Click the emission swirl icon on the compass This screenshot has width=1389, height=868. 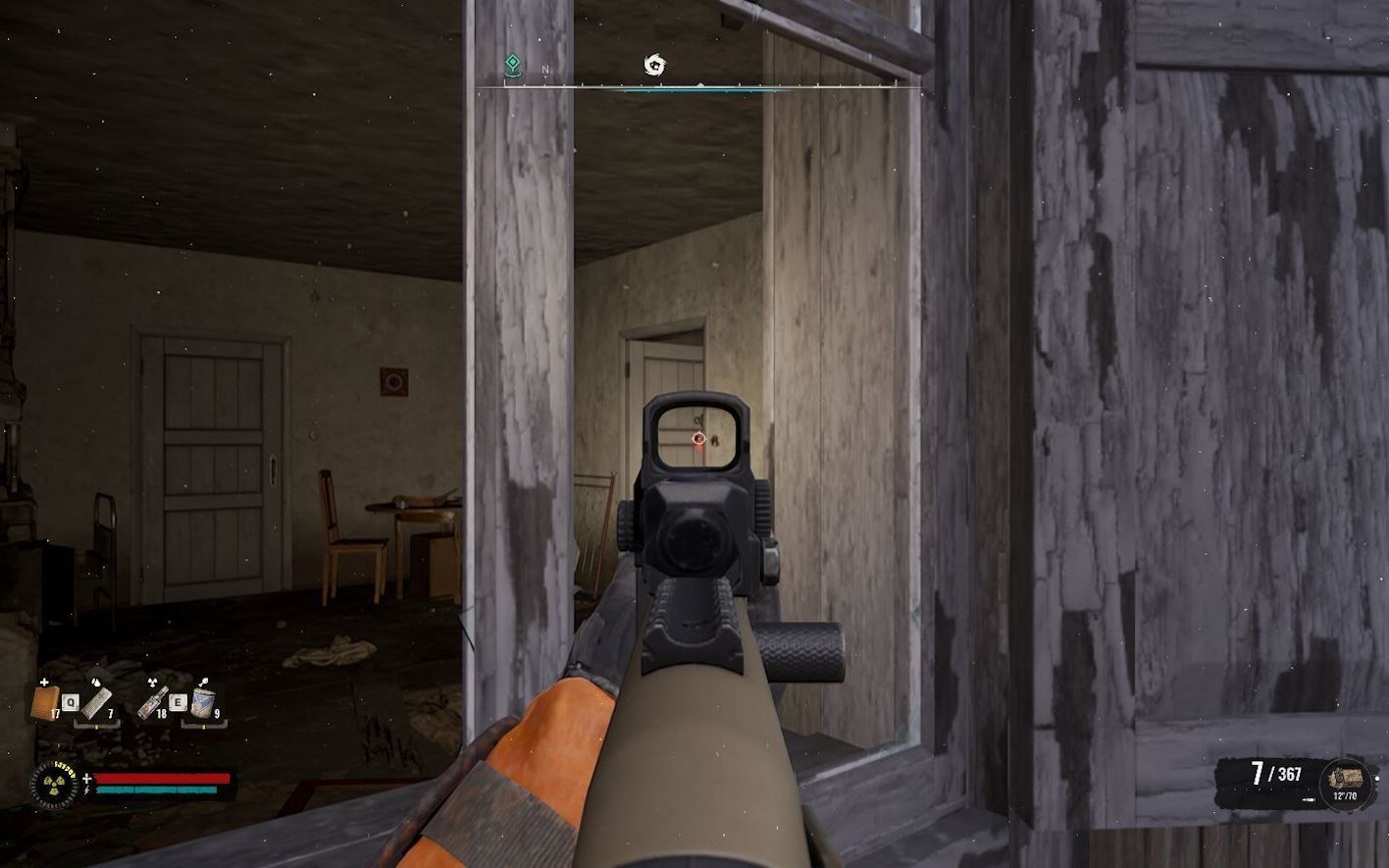click(x=655, y=63)
